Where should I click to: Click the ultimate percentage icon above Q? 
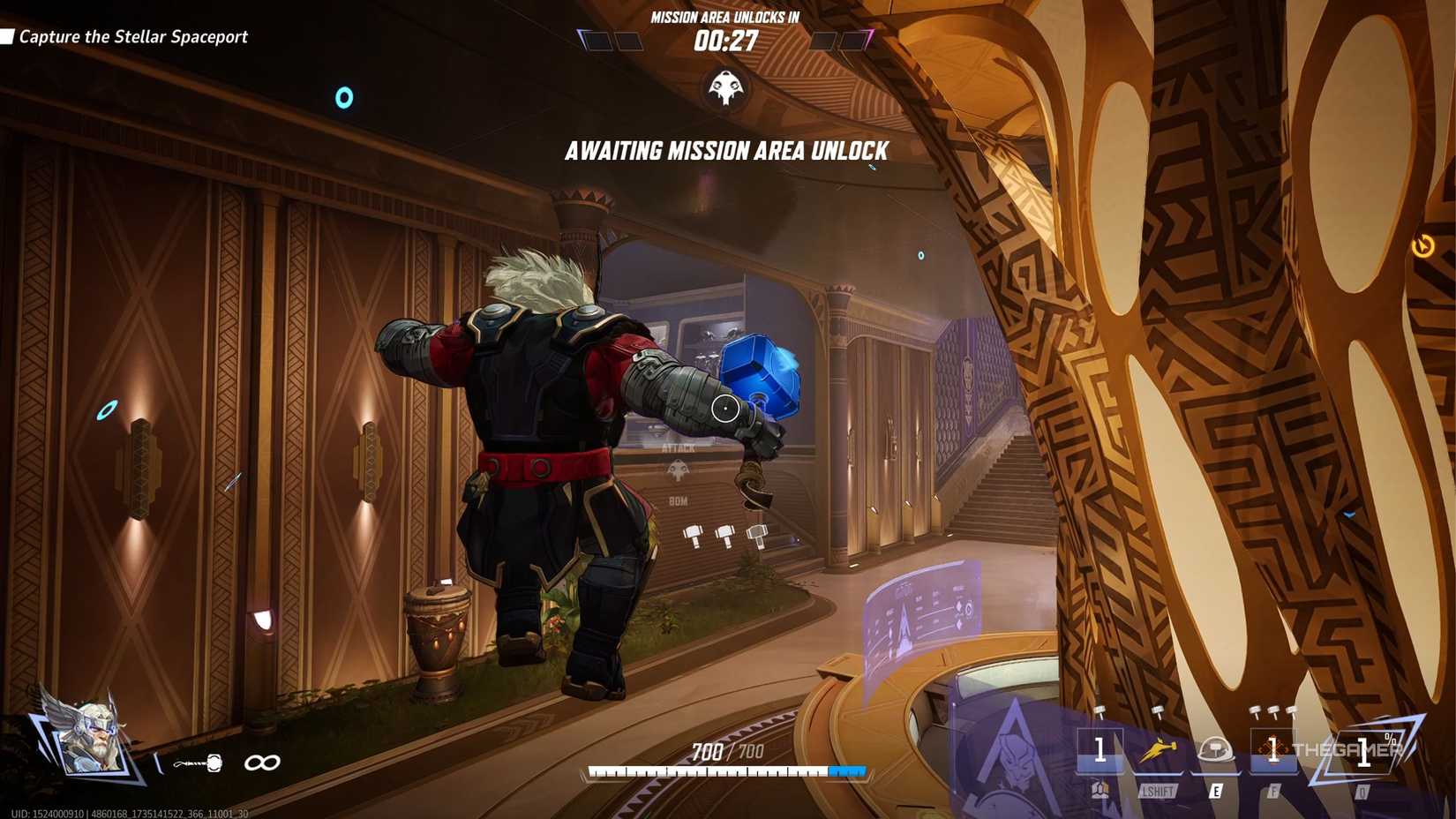(1364, 752)
